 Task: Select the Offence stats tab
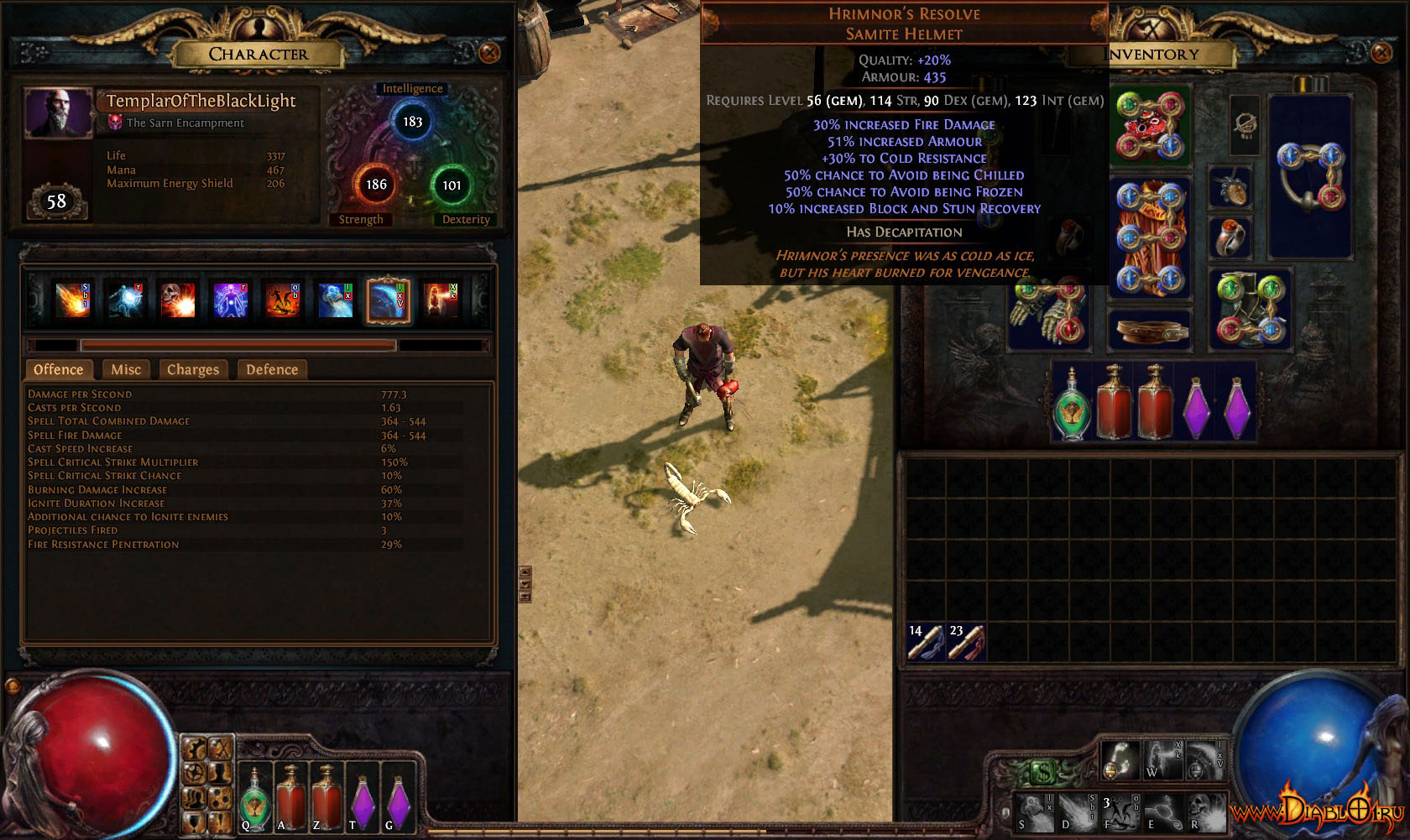coord(58,369)
